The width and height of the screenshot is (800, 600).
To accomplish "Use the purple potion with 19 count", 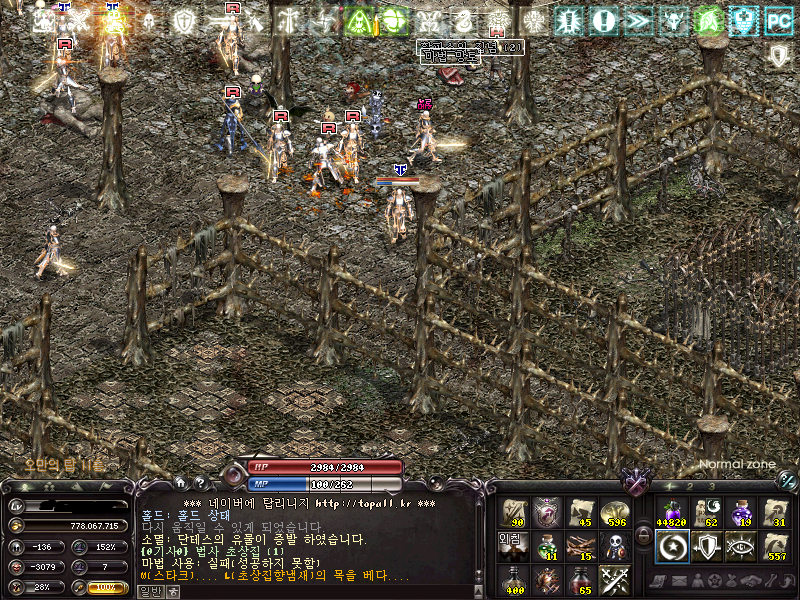I will click(740, 512).
